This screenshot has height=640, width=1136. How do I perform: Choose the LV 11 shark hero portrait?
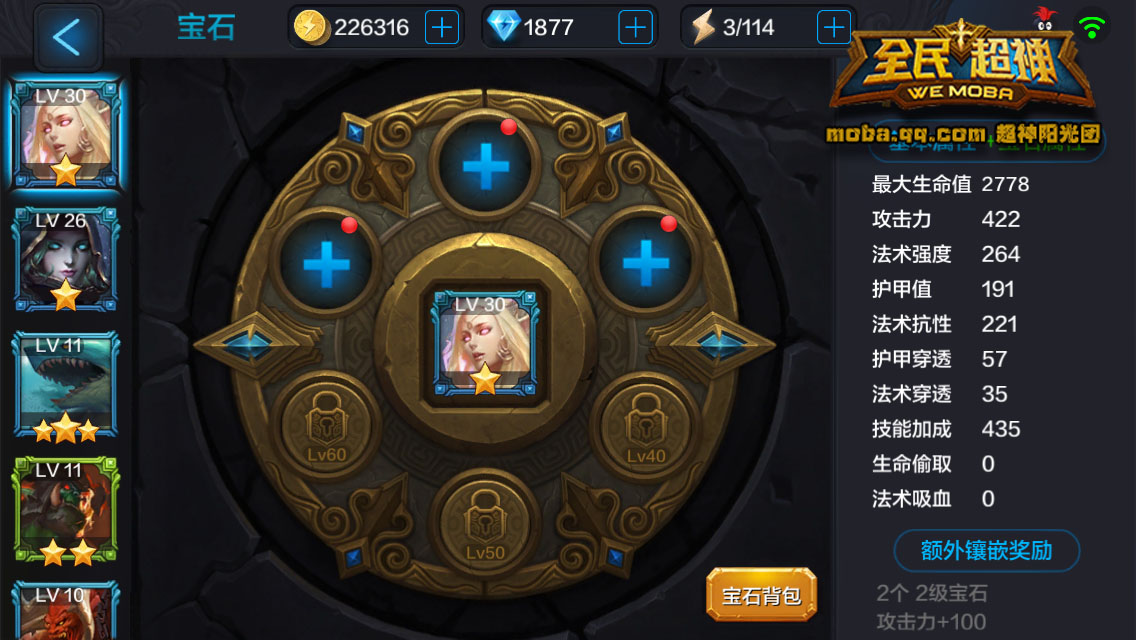[x=65, y=385]
